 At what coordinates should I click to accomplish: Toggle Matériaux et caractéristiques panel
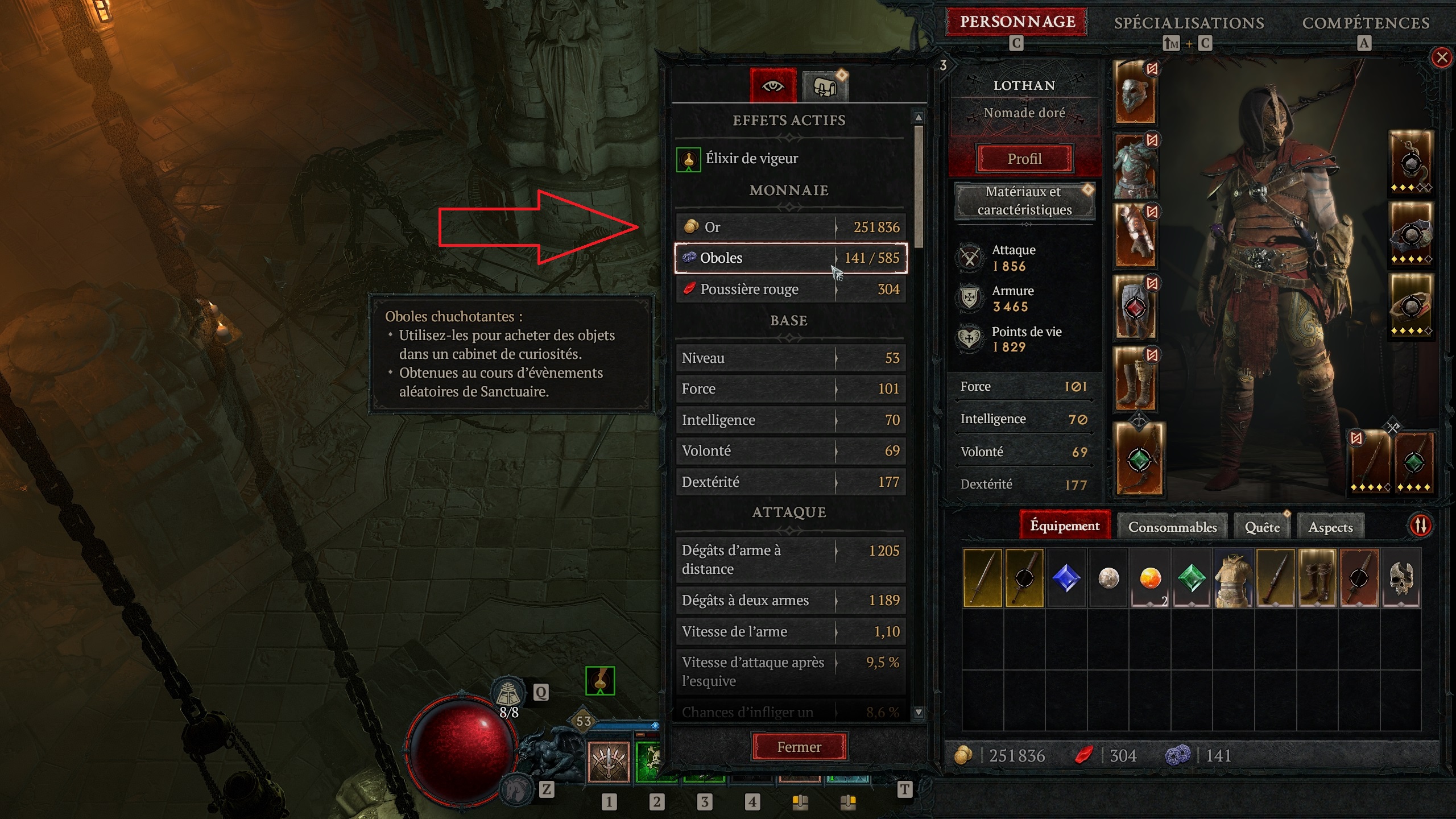click(1024, 201)
